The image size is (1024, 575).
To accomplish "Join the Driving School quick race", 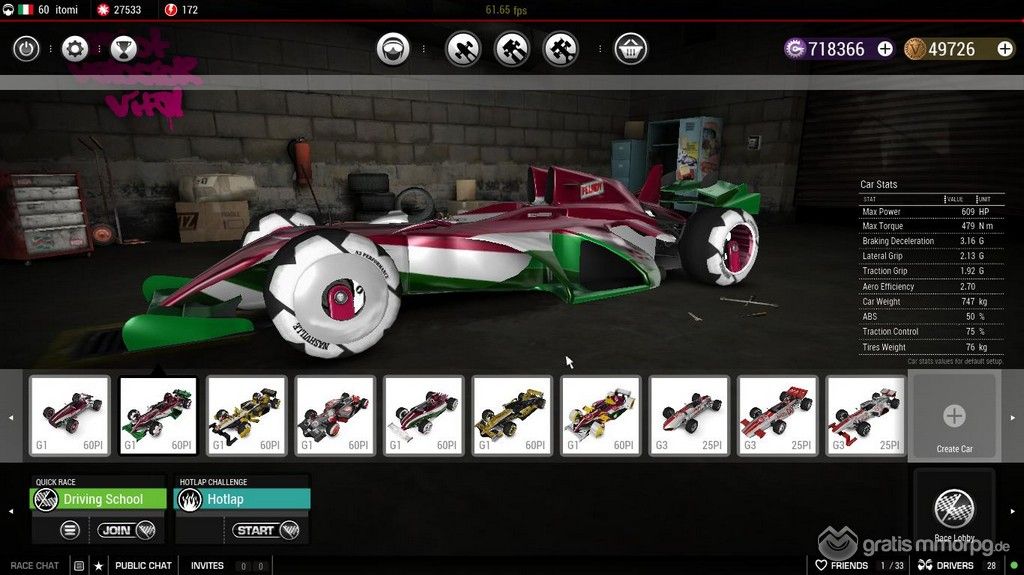I will [x=127, y=530].
